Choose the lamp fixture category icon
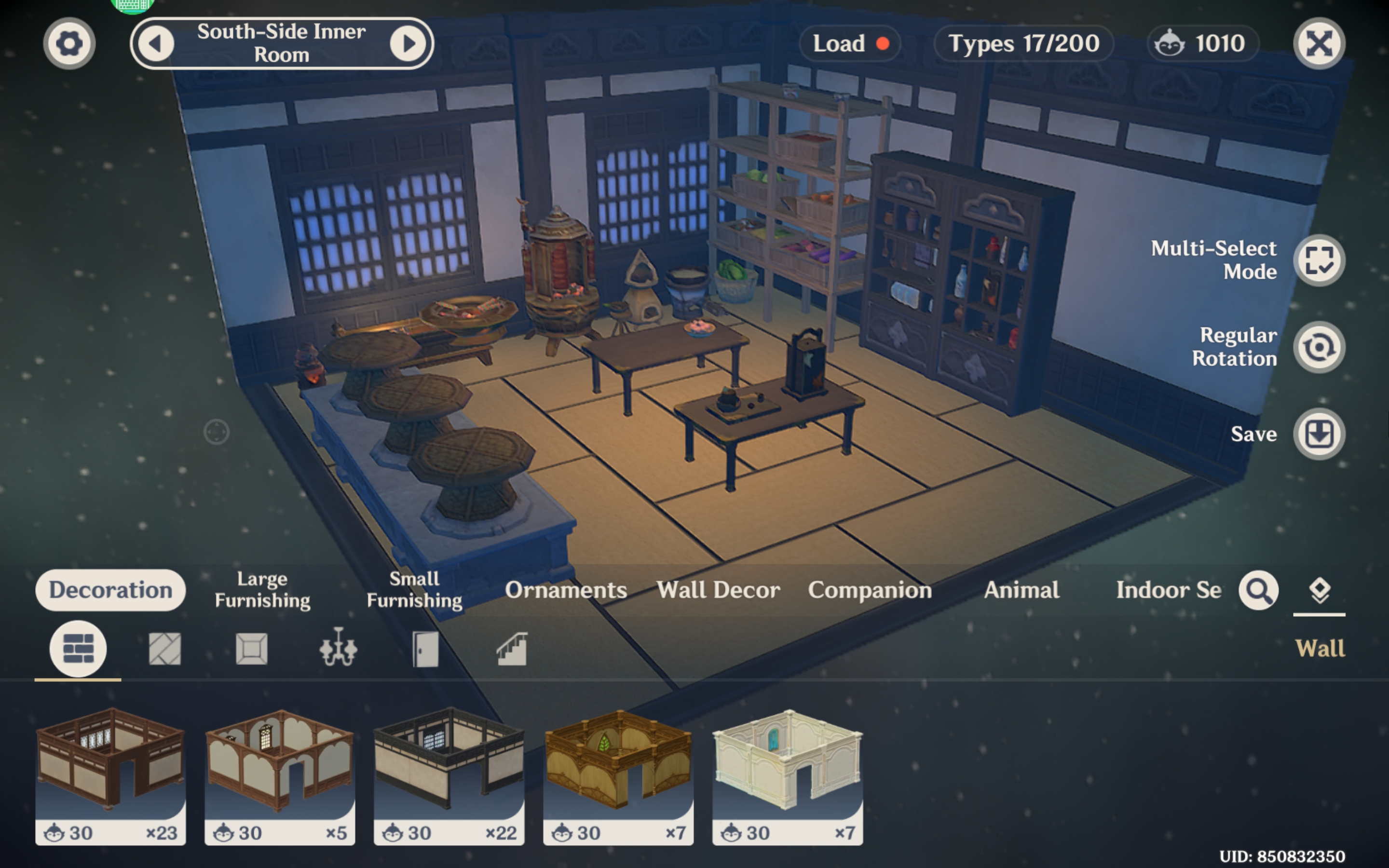The image size is (1389, 868). click(339, 648)
